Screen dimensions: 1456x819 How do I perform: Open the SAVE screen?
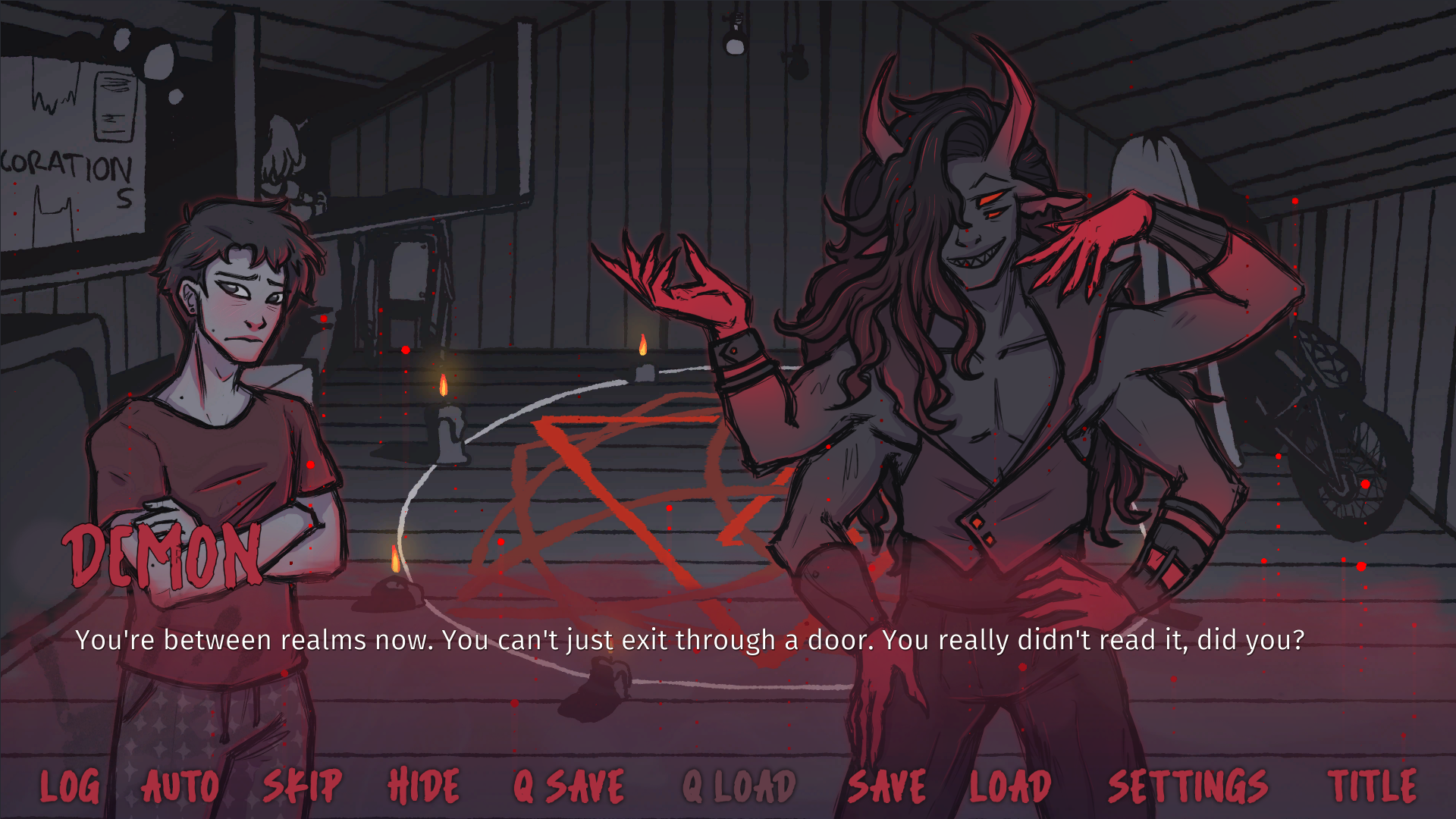[x=887, y=786]
